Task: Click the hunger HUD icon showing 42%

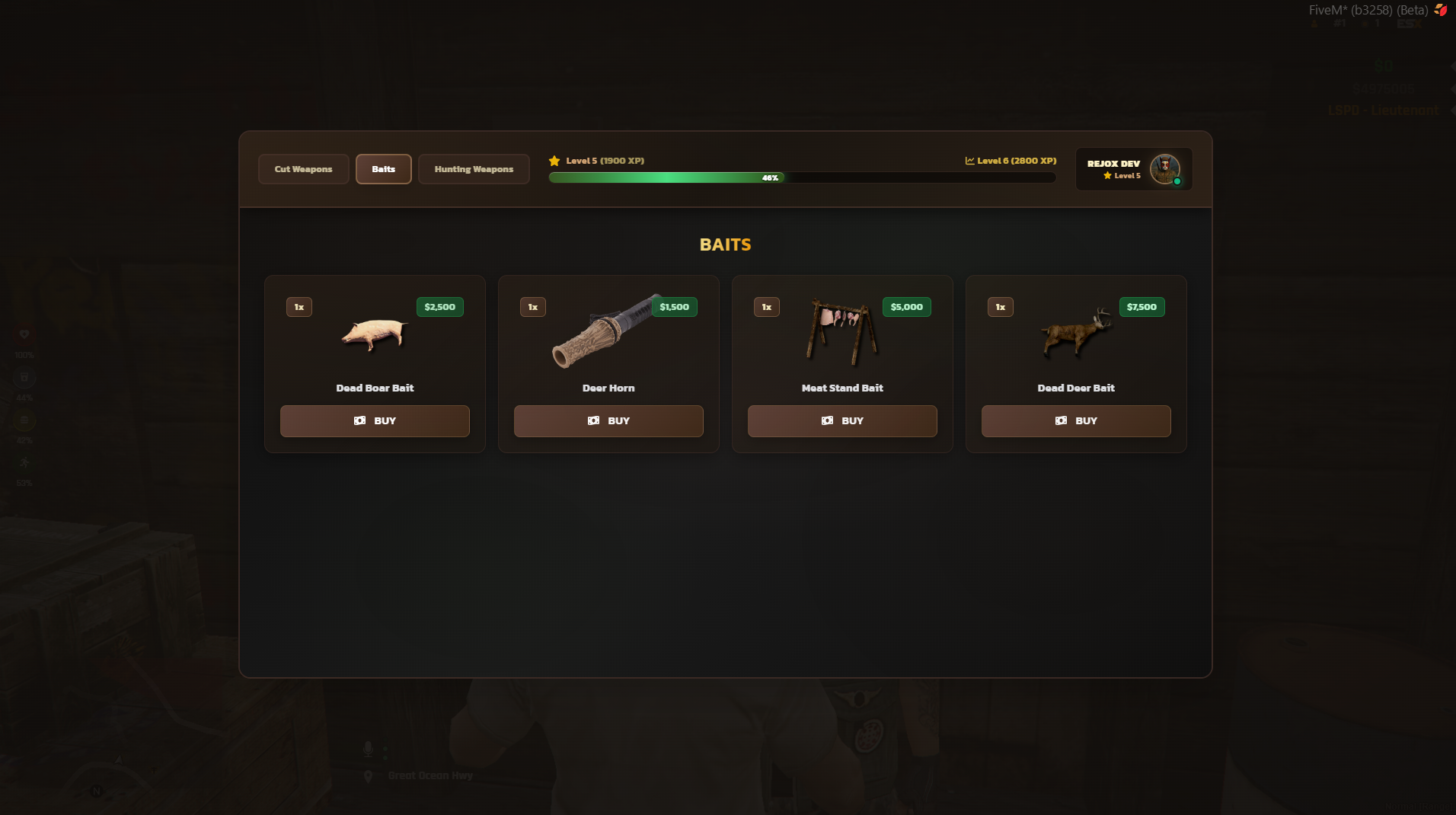Action: click(x=24, y=419)
